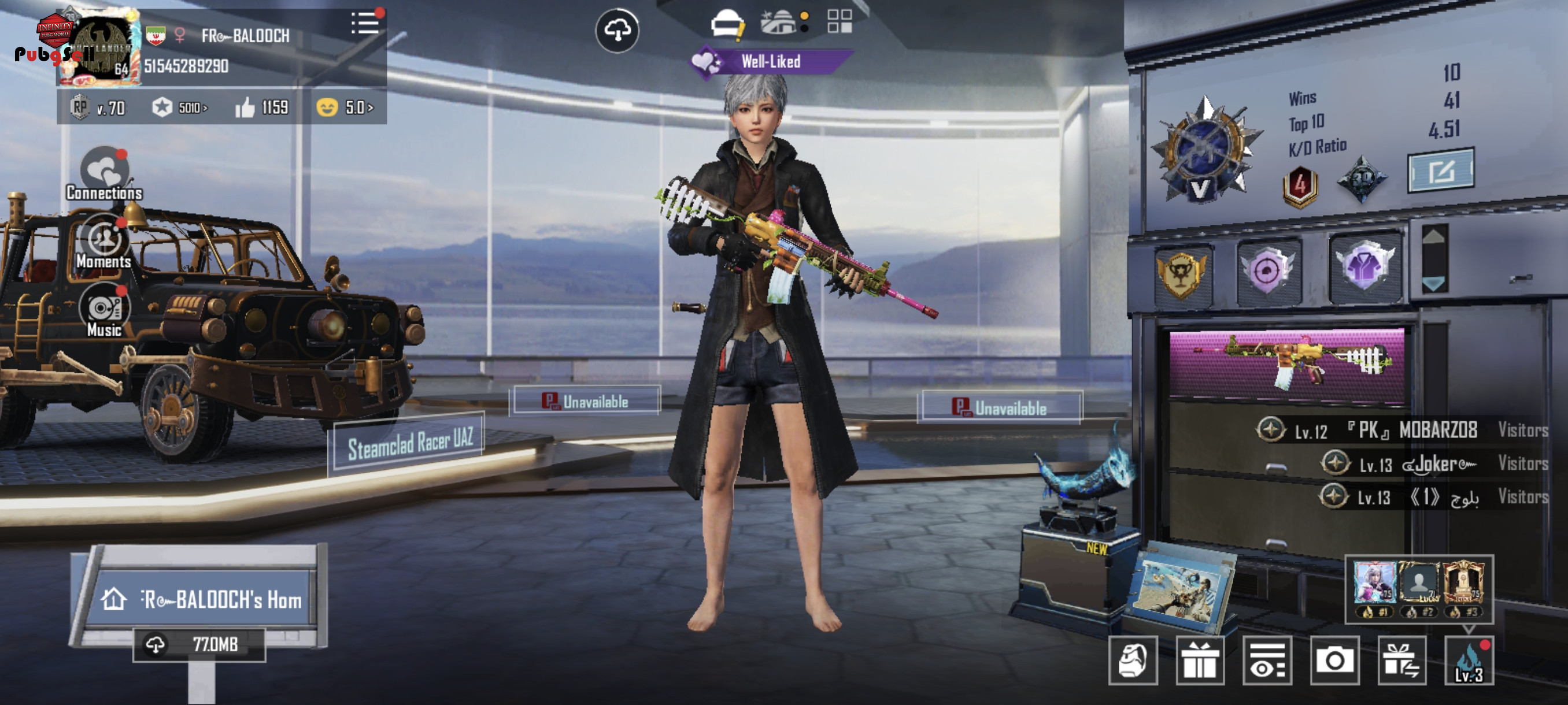Image resolution: width=1568 pixels, height=705 pixels.
Task: Download the 77.0MB home resource
Action: click(x=199, y=644)
